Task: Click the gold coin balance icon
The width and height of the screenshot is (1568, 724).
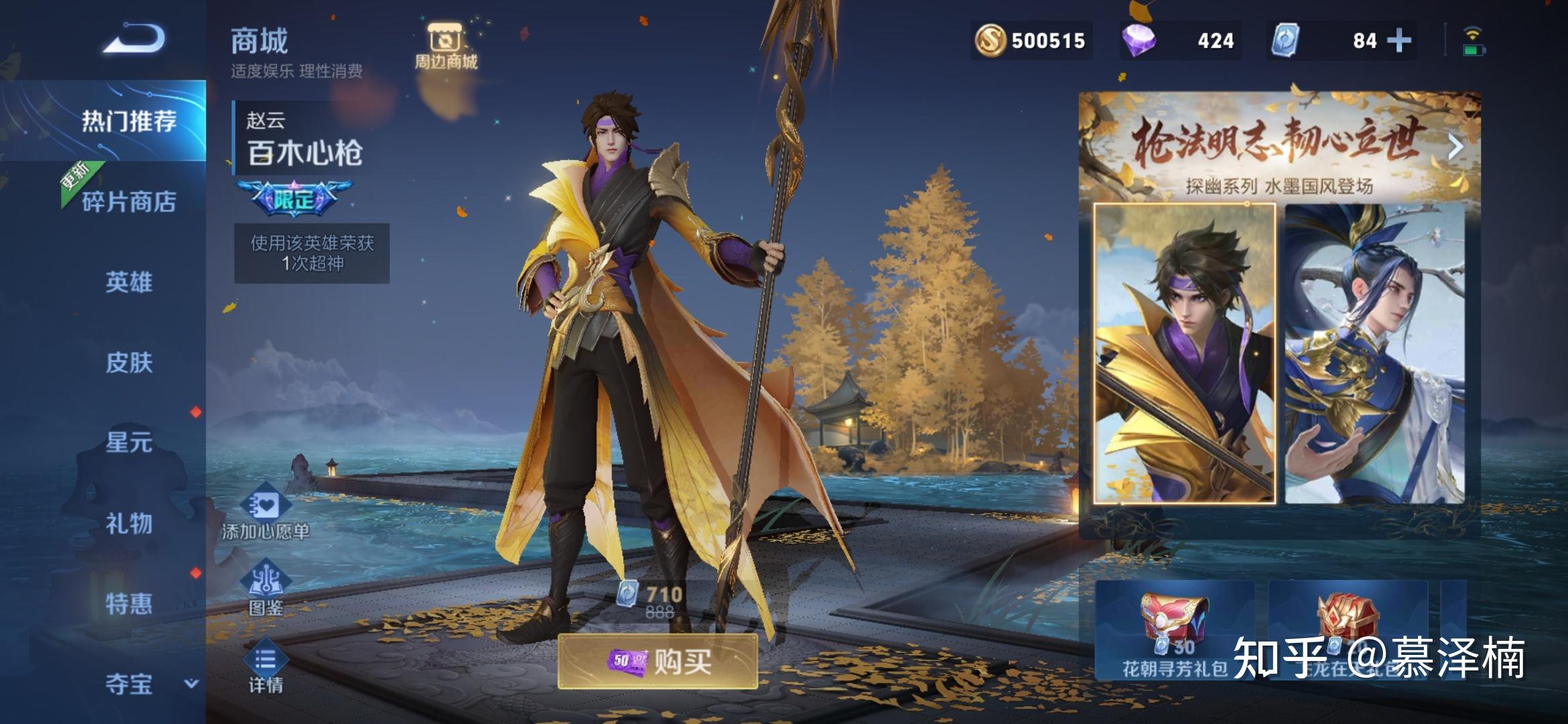Action: 990,40
